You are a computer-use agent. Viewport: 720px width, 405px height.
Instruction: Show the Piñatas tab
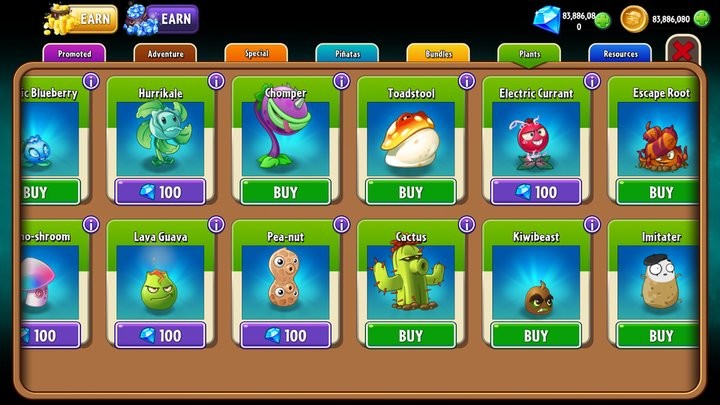(x=347, y=53)
